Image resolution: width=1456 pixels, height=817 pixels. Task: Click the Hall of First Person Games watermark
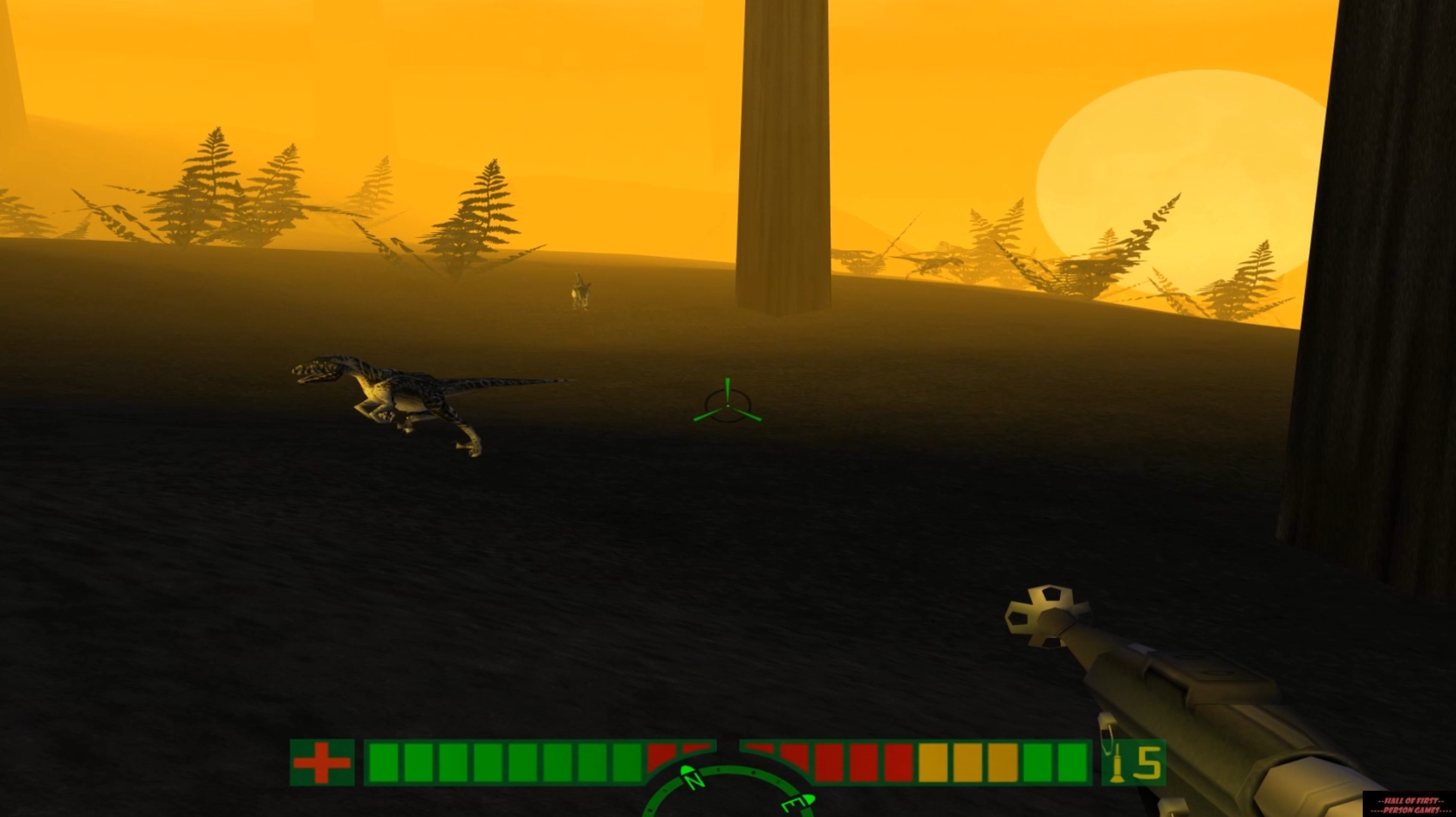(1406, 801)
